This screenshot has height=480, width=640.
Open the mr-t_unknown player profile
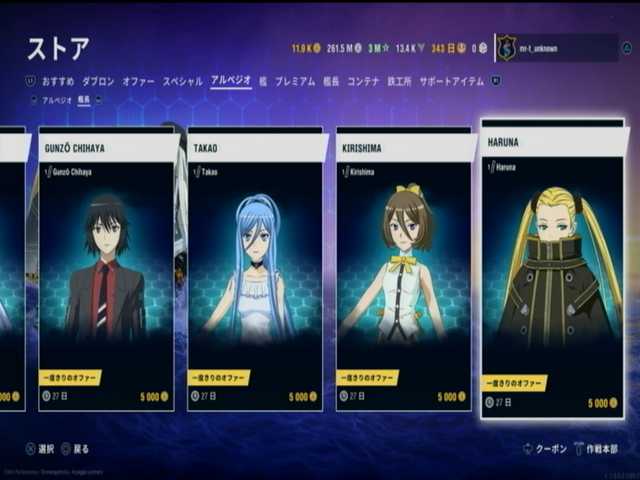[556, 48]
